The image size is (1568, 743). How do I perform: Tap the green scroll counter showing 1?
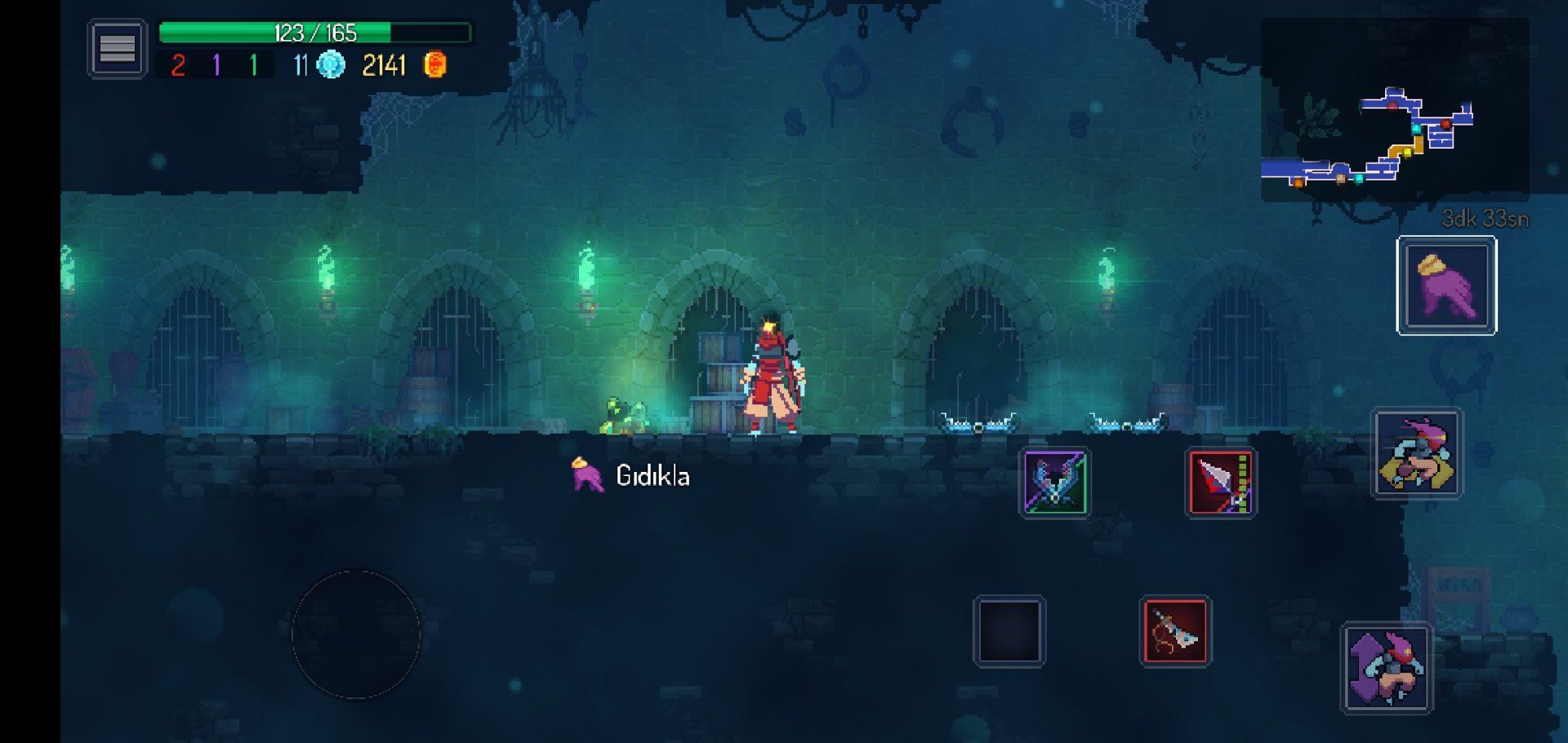pyautogui.click(x=253, y=64)
